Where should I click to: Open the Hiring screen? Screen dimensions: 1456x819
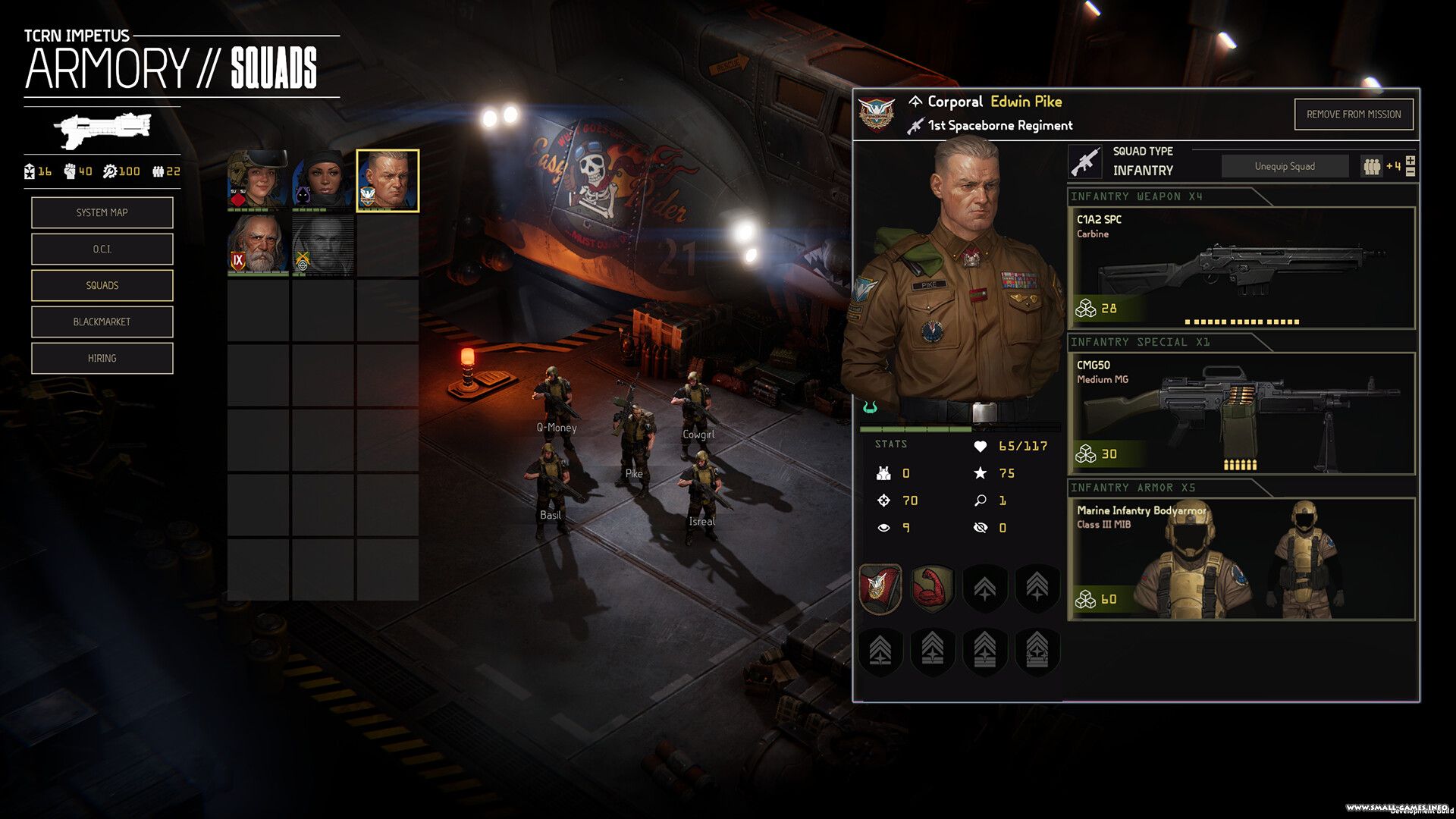[102, 358]
